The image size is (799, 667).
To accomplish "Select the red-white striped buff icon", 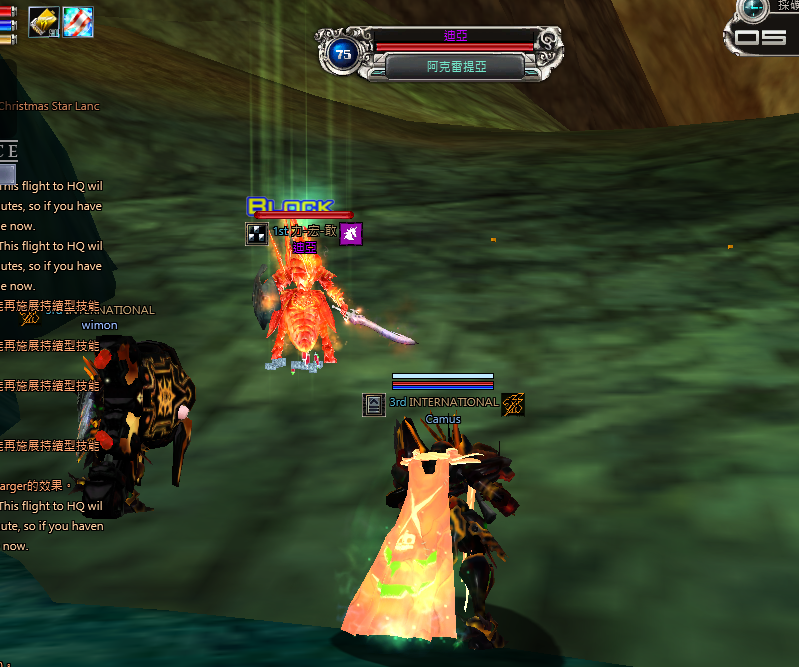I will coord(78,21).
